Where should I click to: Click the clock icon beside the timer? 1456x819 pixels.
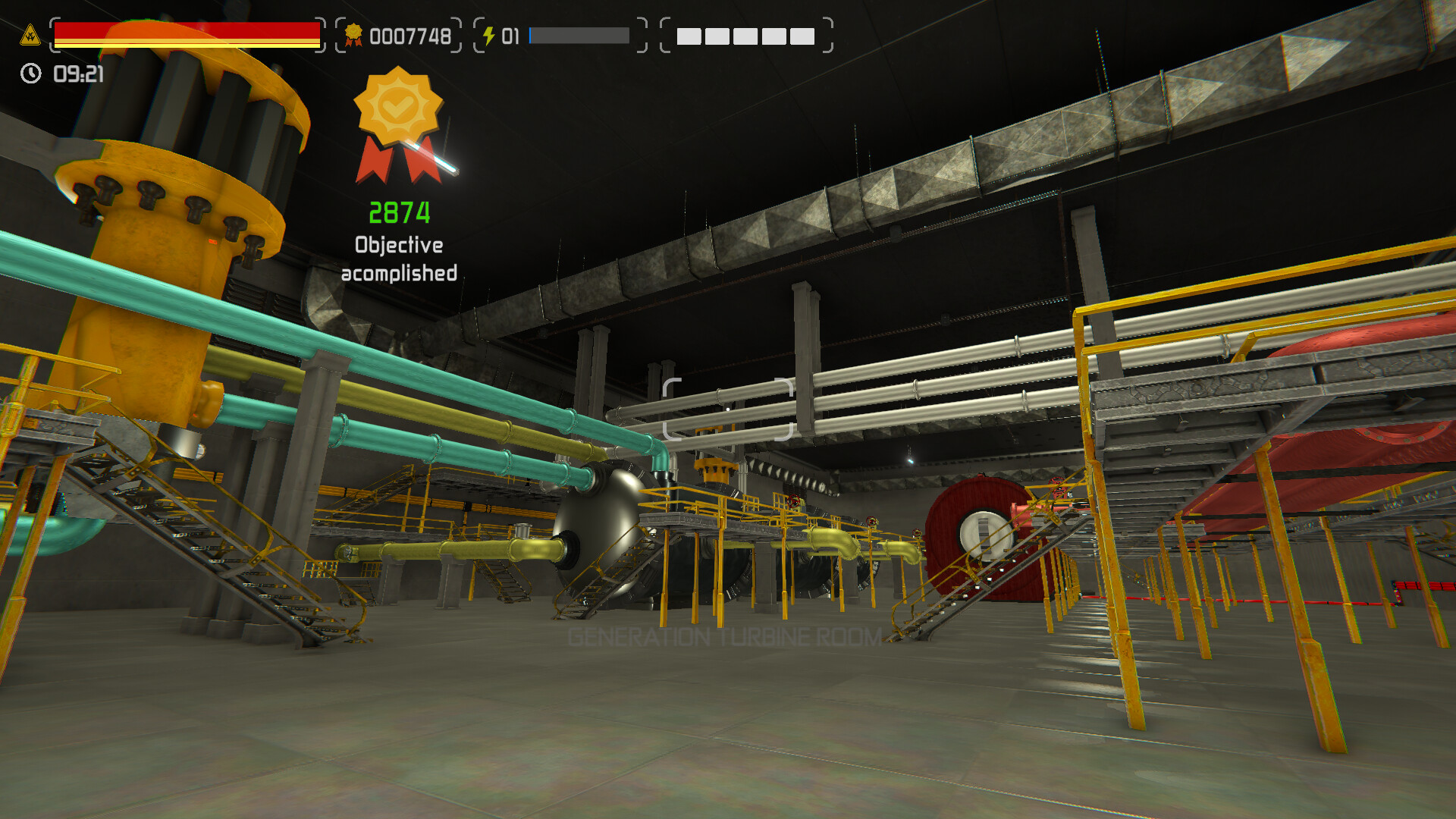(x=30, y=73)
